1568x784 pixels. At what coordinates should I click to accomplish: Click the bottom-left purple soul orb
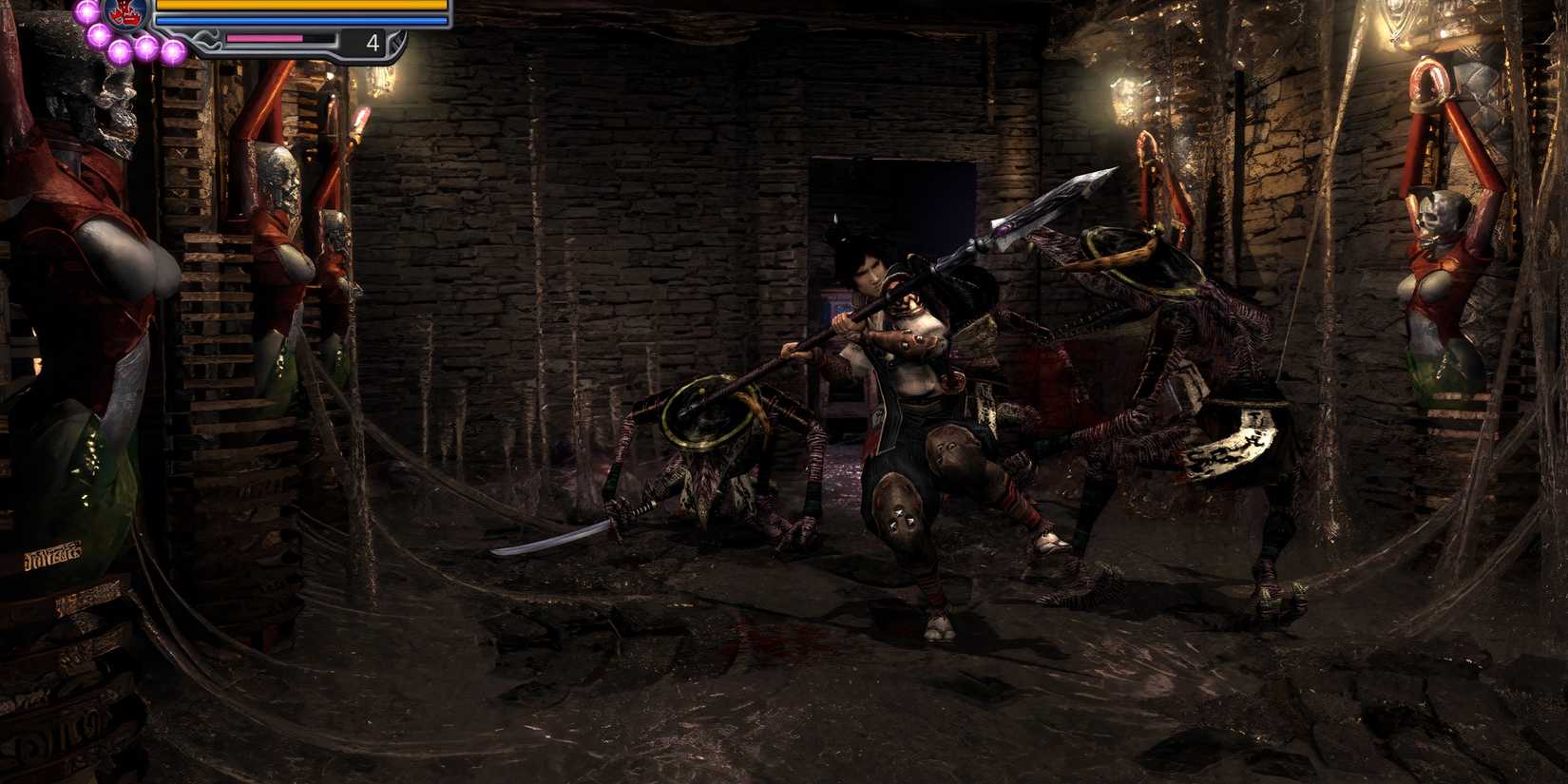120,50
